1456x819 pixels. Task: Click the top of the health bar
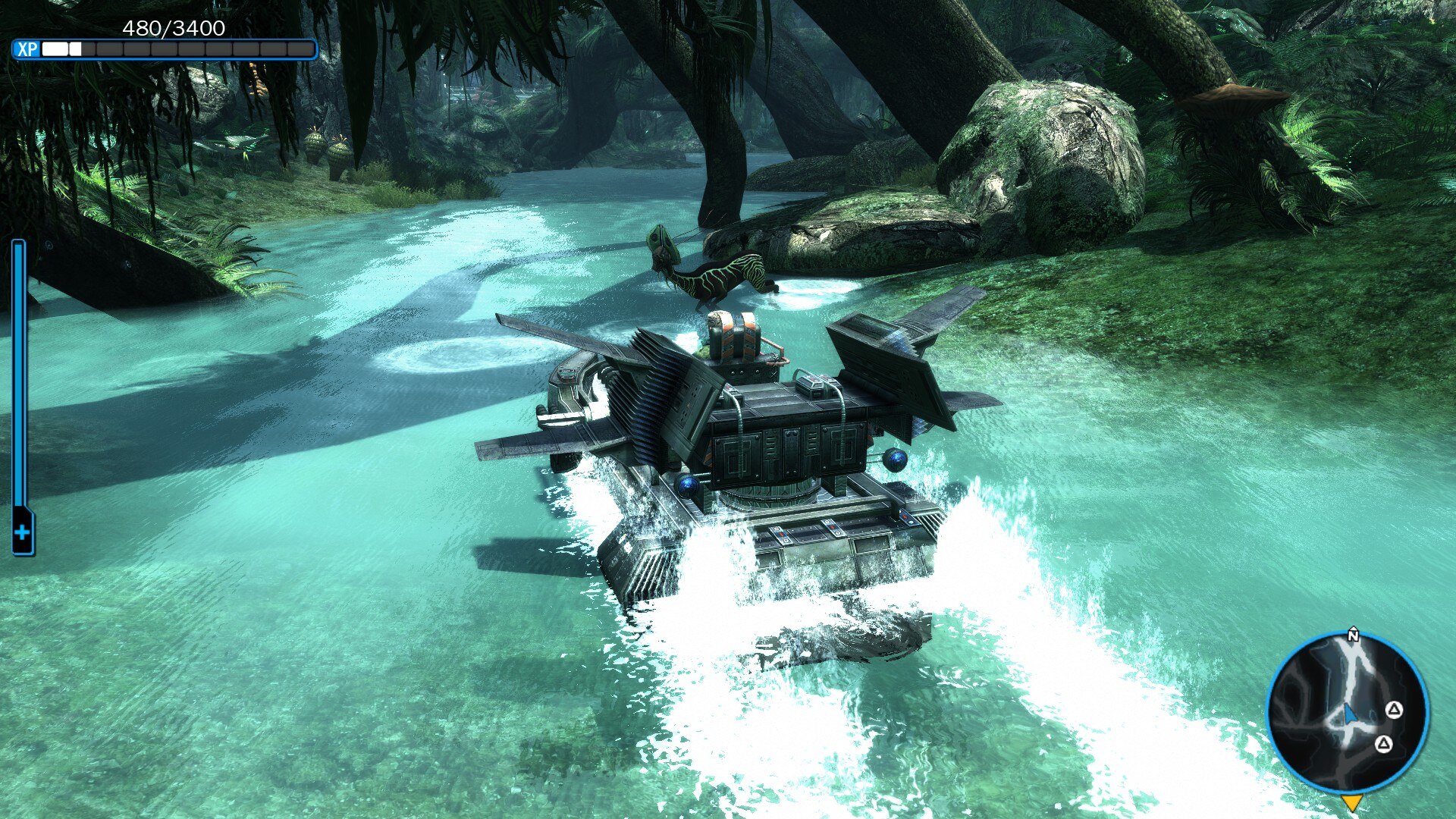point(20,246)
